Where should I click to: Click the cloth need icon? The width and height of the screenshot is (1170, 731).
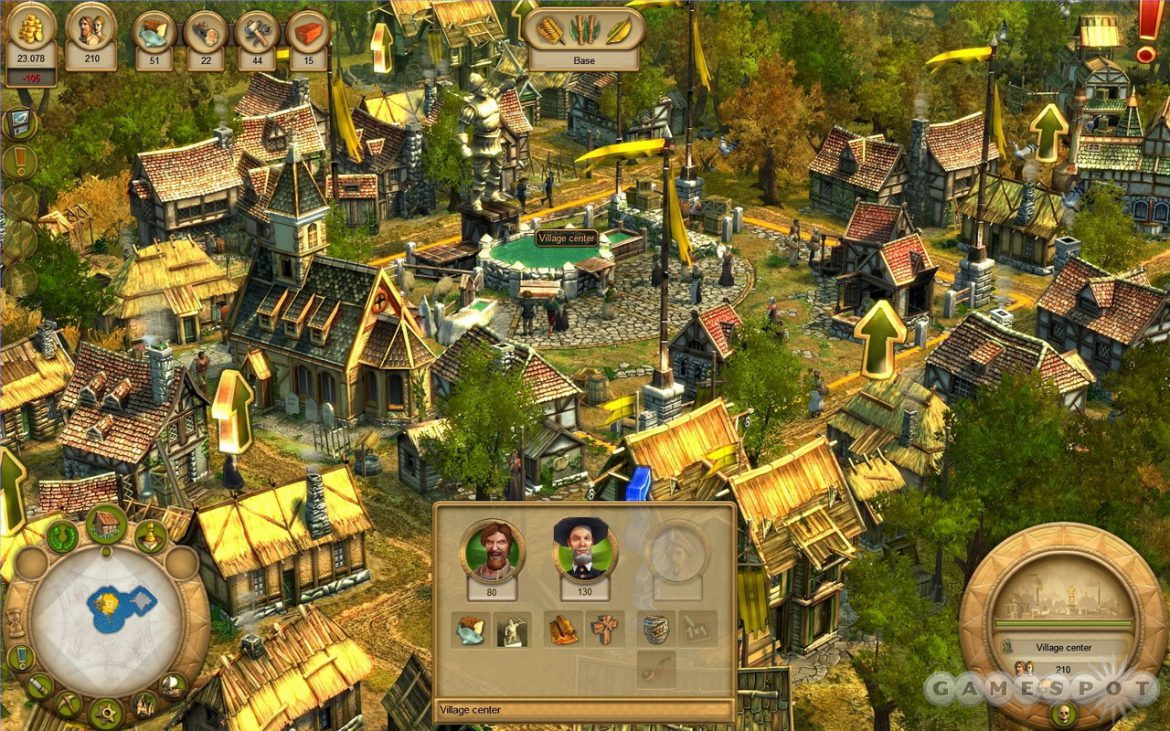564,629
